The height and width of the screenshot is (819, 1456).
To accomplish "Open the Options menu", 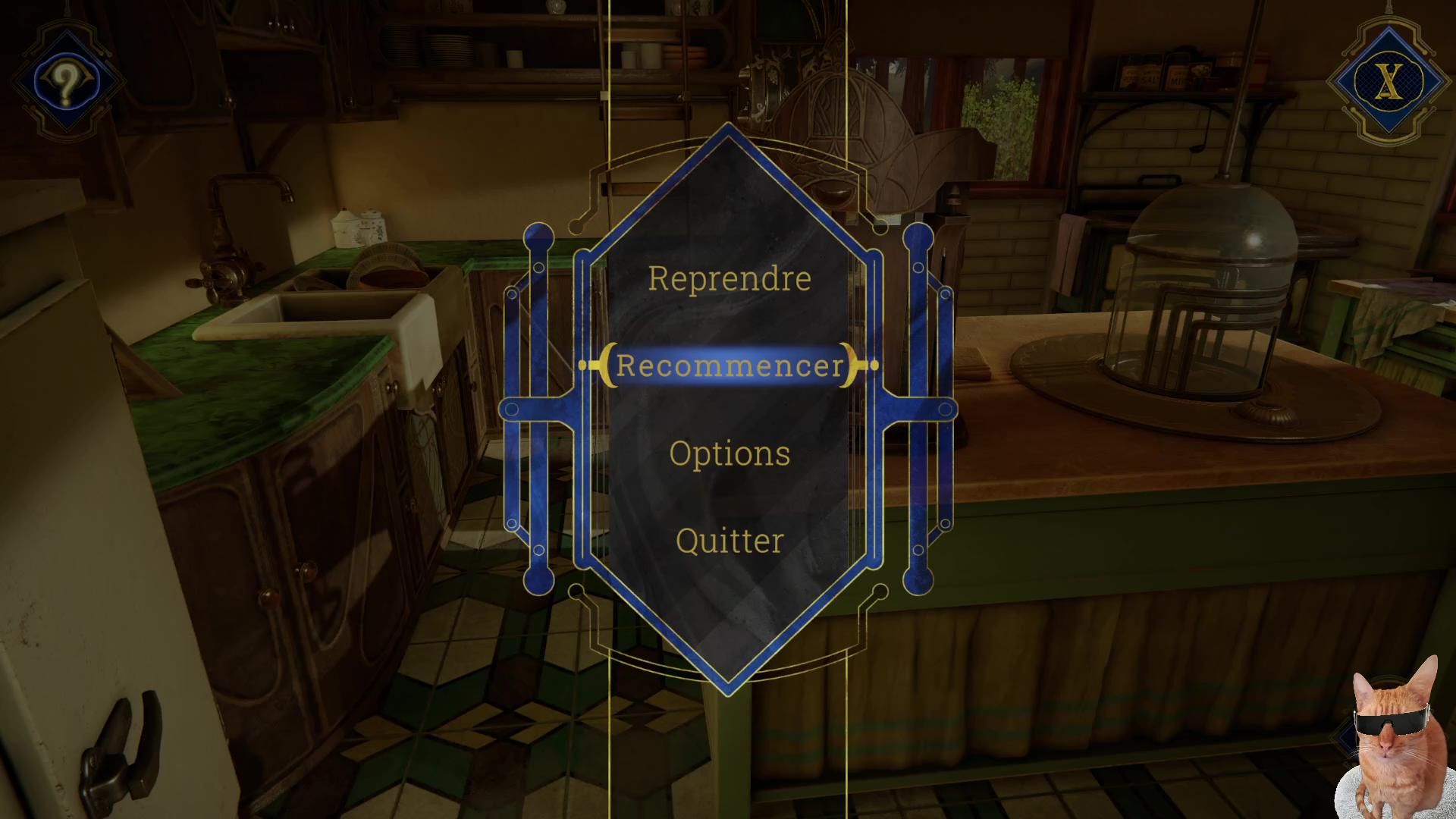I will 729,453.
